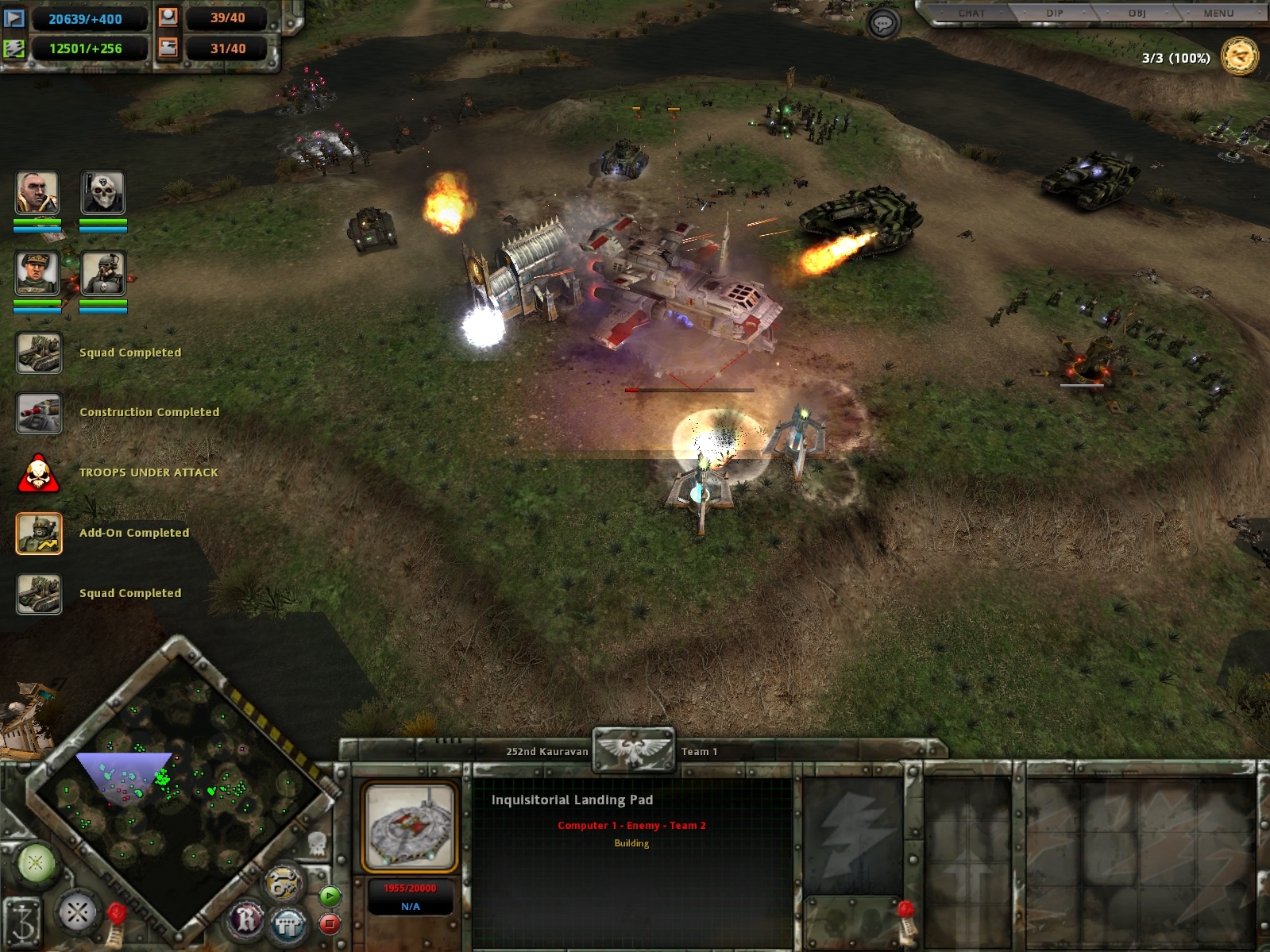Click the green round minimap ping button
Screen dimensions: 1270x952
[36, 863]
